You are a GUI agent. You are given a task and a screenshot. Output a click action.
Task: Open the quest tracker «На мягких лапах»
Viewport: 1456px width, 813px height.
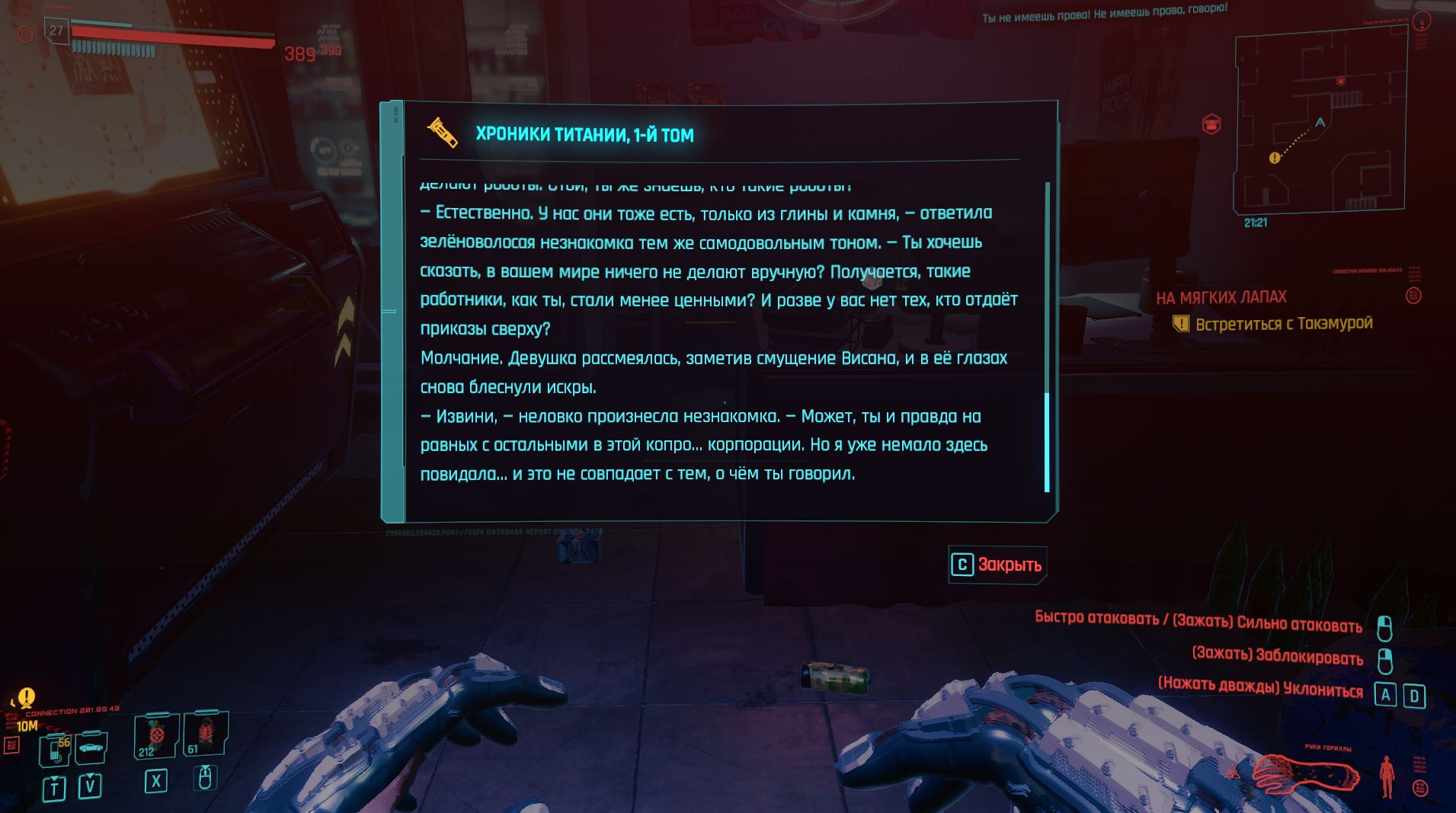(x=1221, y=297)
